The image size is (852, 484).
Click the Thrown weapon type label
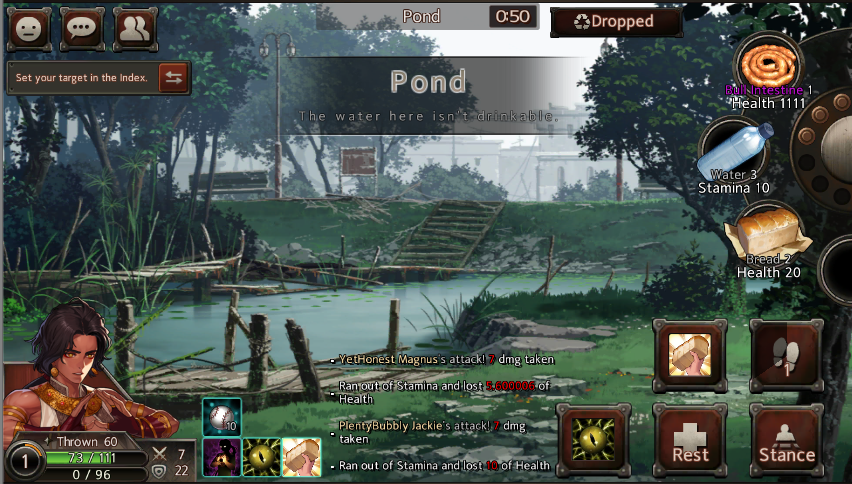click(x=86, y=442)
